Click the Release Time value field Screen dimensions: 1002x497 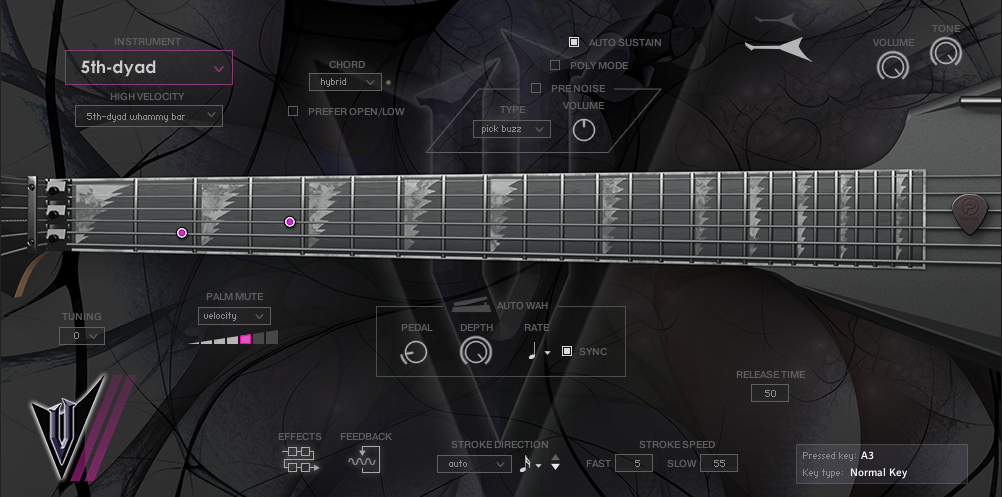pyautogui.click(x=770, y=394)
